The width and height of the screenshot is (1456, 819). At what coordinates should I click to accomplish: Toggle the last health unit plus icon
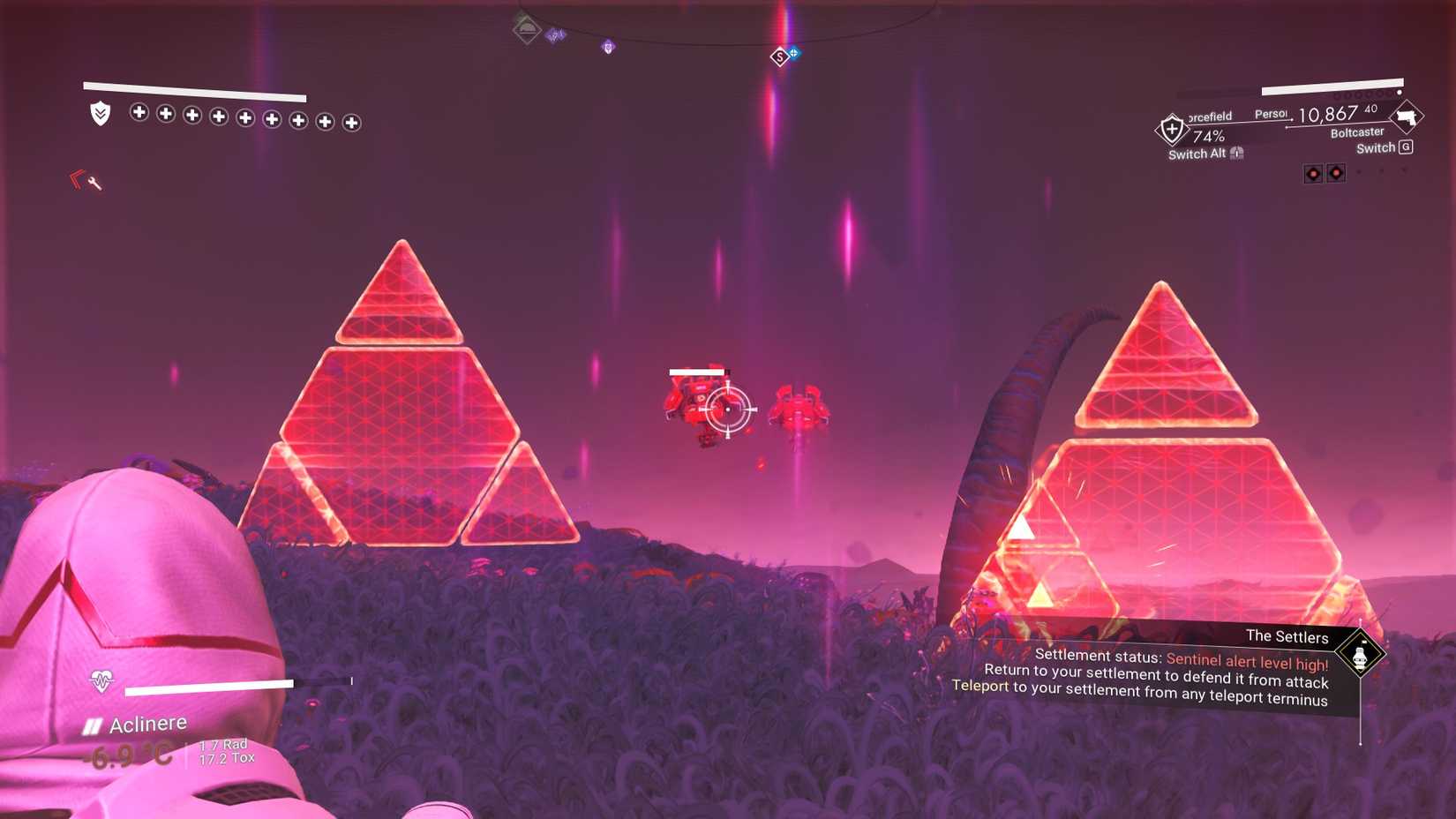[x=352, y=120]
